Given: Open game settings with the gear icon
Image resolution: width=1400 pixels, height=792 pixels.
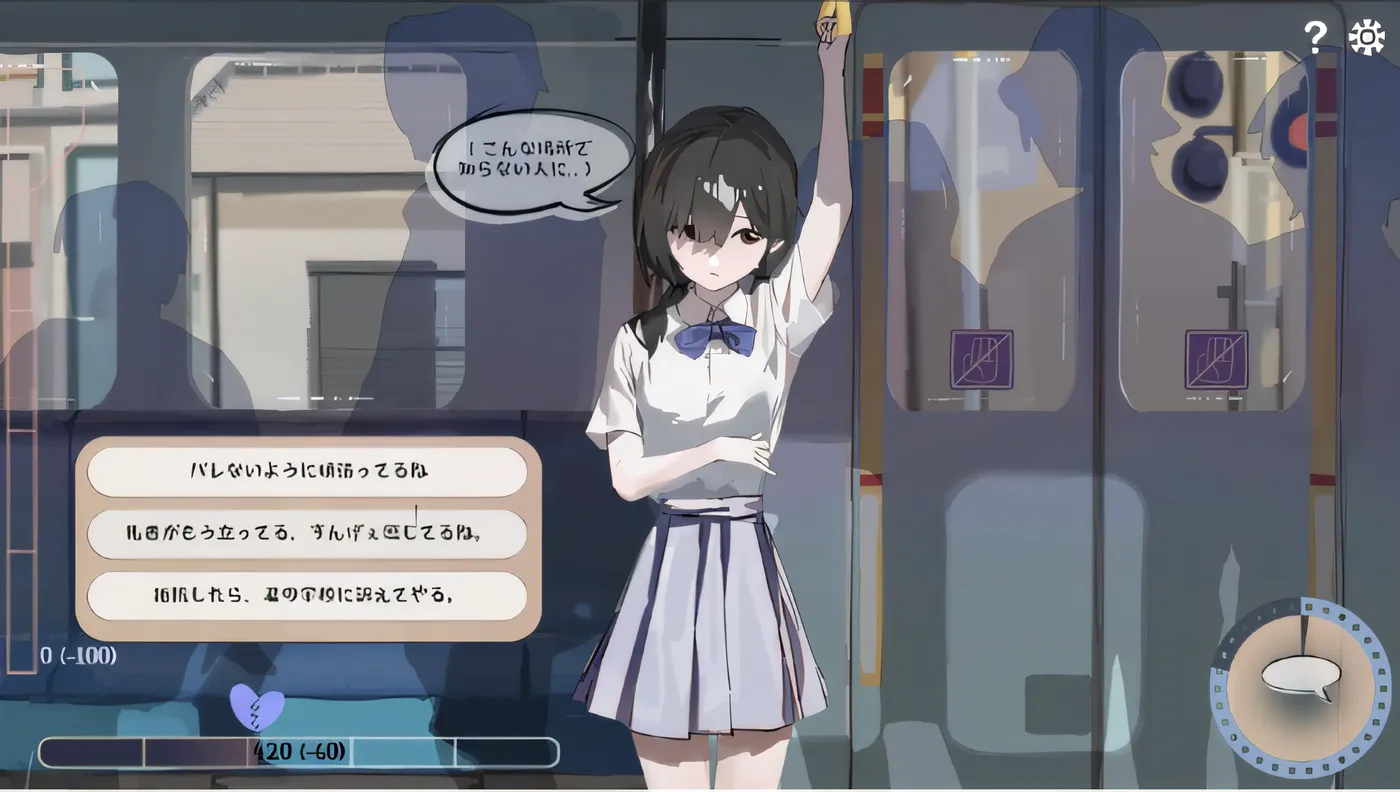Looking at the screenshot, I should click(x=1366, y=36).
